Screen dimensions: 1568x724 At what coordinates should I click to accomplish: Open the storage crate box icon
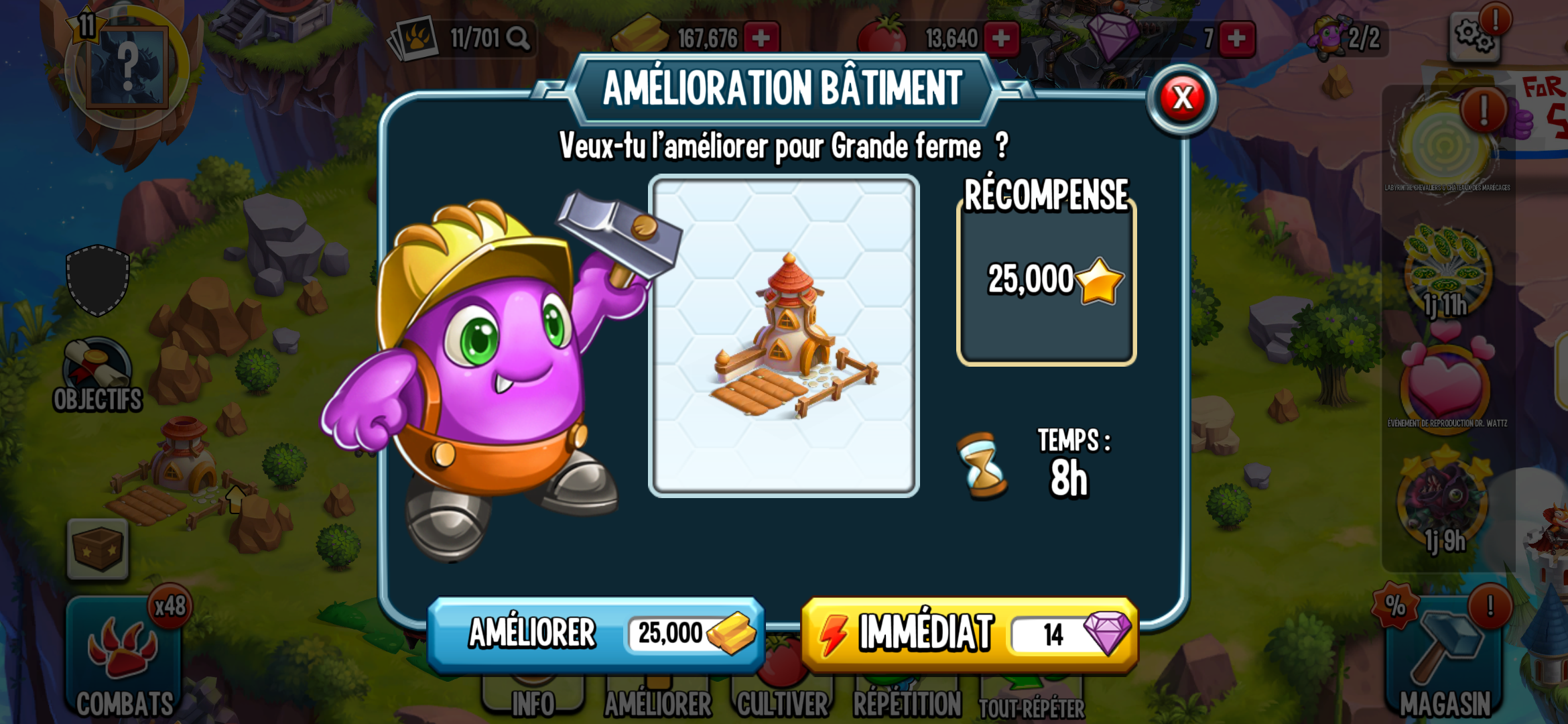[x=98, y=549]
